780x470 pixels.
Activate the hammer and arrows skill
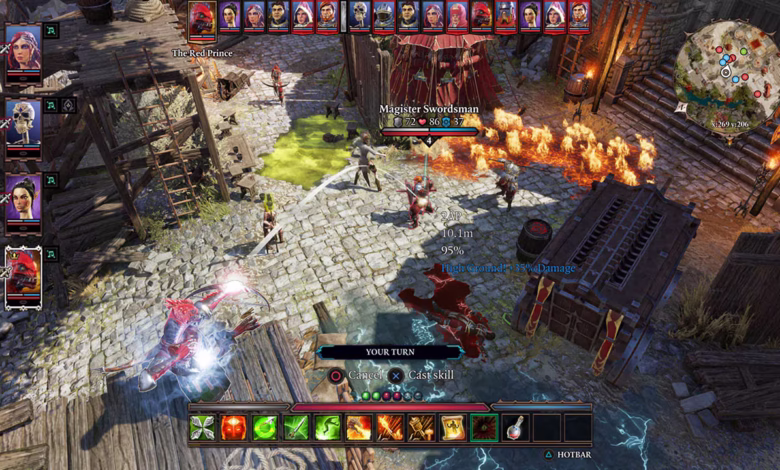pos(421,428)
